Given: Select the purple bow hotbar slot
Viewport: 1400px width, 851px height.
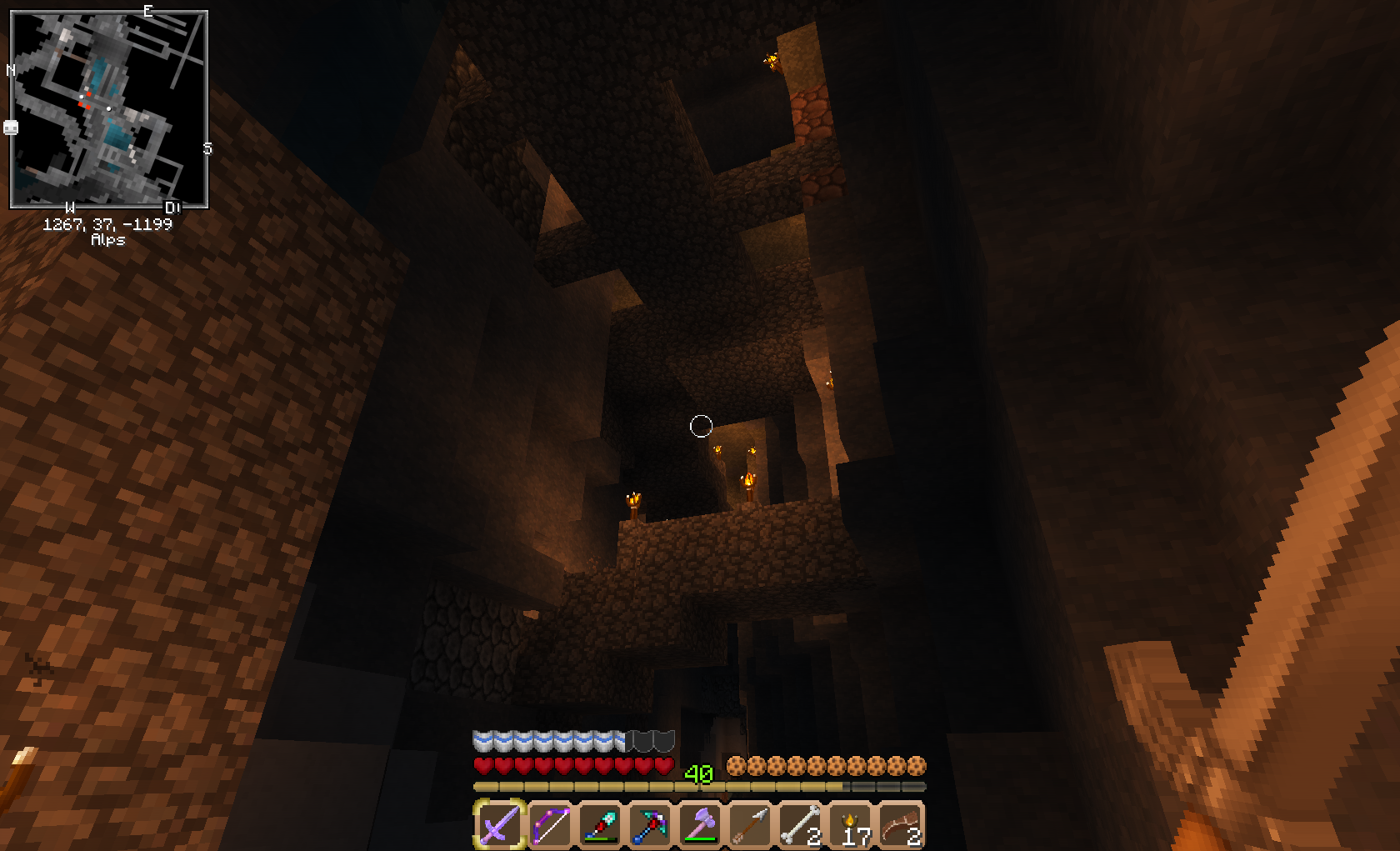Looking at the screenshot, I should 550,824.
